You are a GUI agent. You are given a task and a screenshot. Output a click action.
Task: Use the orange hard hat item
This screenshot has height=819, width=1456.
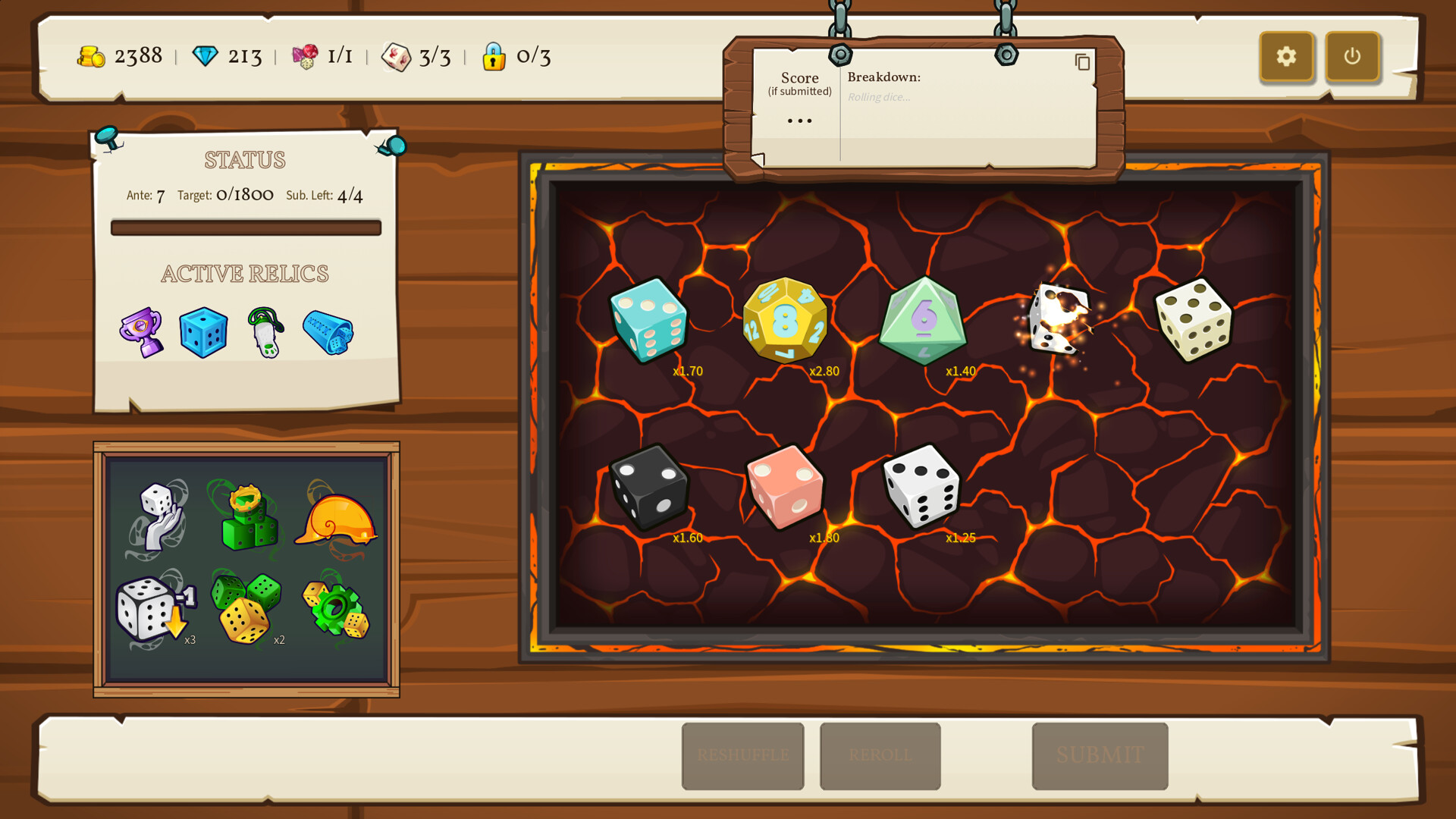(335, 520)
